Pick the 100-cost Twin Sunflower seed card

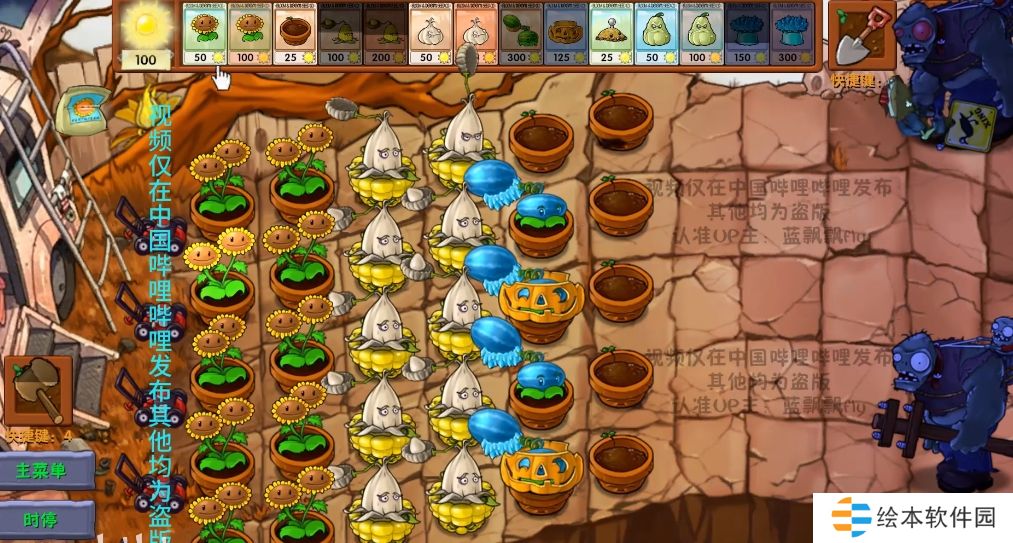click(247, 36)
